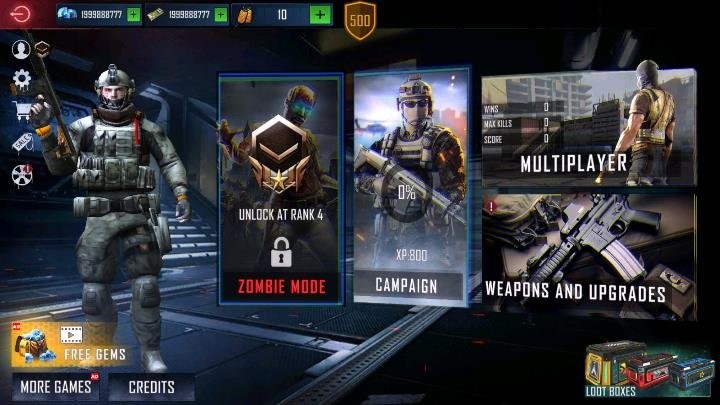Open the shopping cart store
720x405 pixels.
pyautogui.click(x=21, y=110)
